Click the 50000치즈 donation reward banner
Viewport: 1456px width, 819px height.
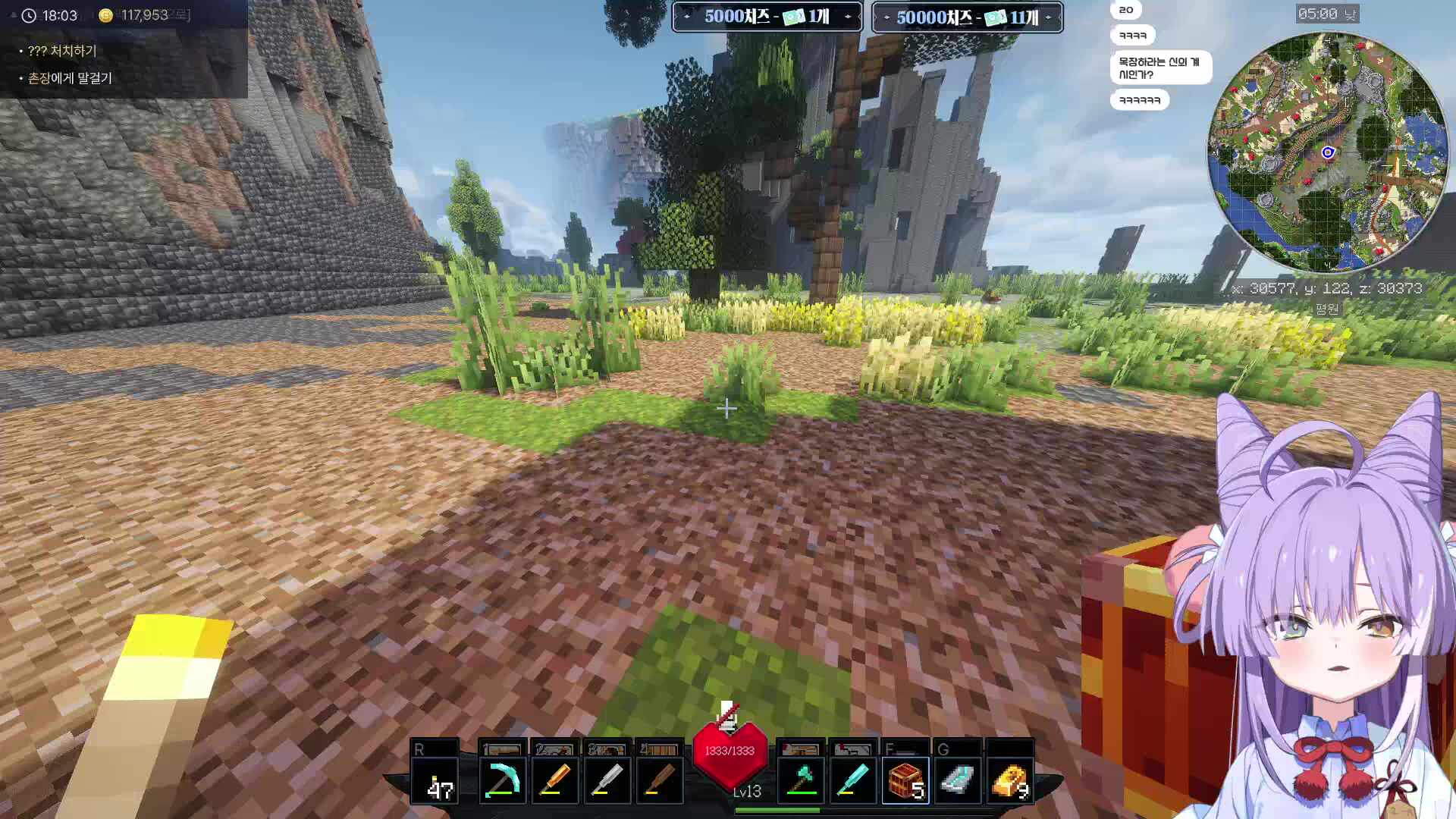pos(967,17)
